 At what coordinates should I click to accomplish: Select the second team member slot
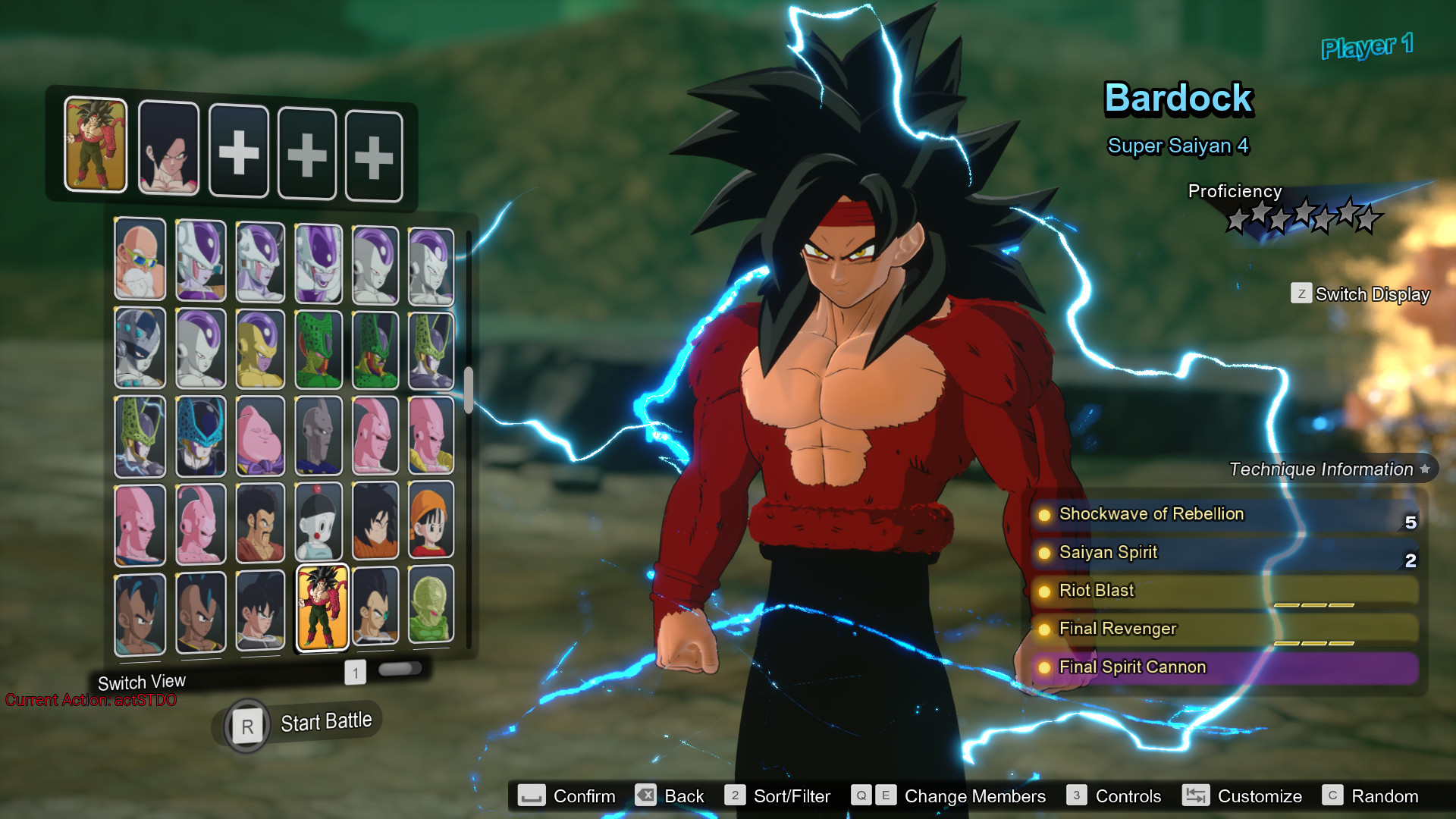[168, 148]
